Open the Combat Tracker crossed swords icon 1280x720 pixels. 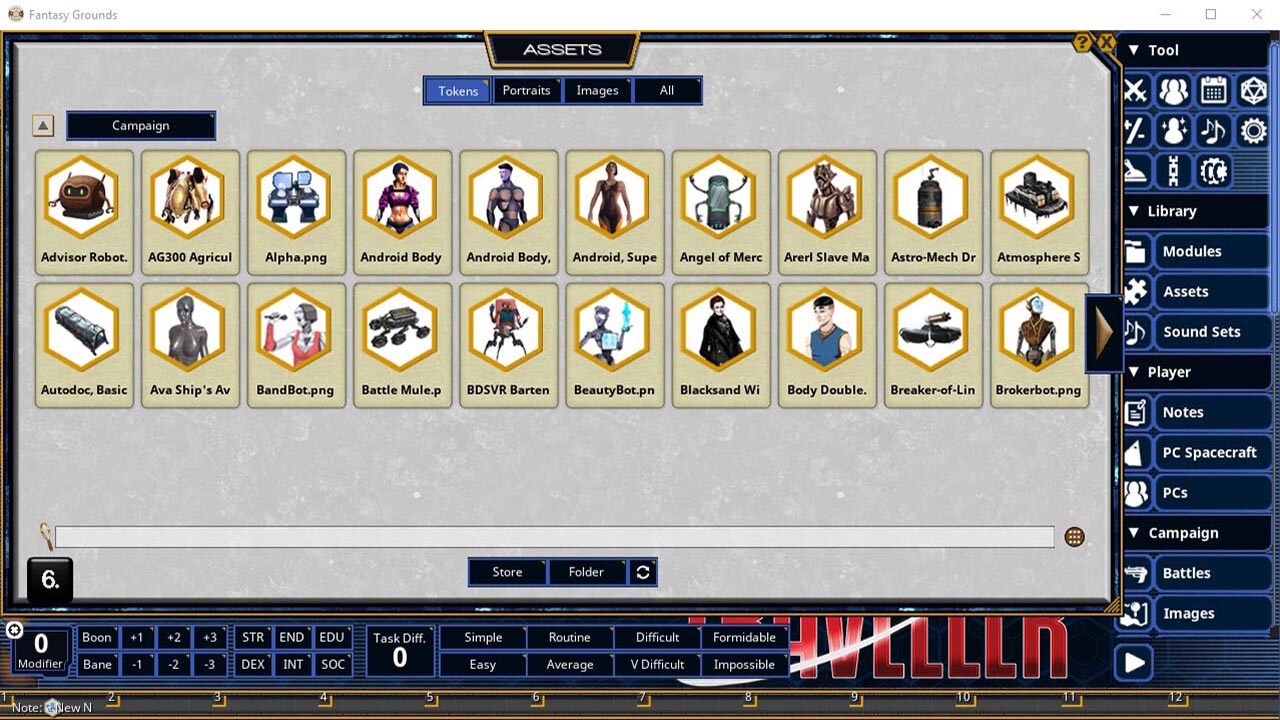coord(1134,91)
